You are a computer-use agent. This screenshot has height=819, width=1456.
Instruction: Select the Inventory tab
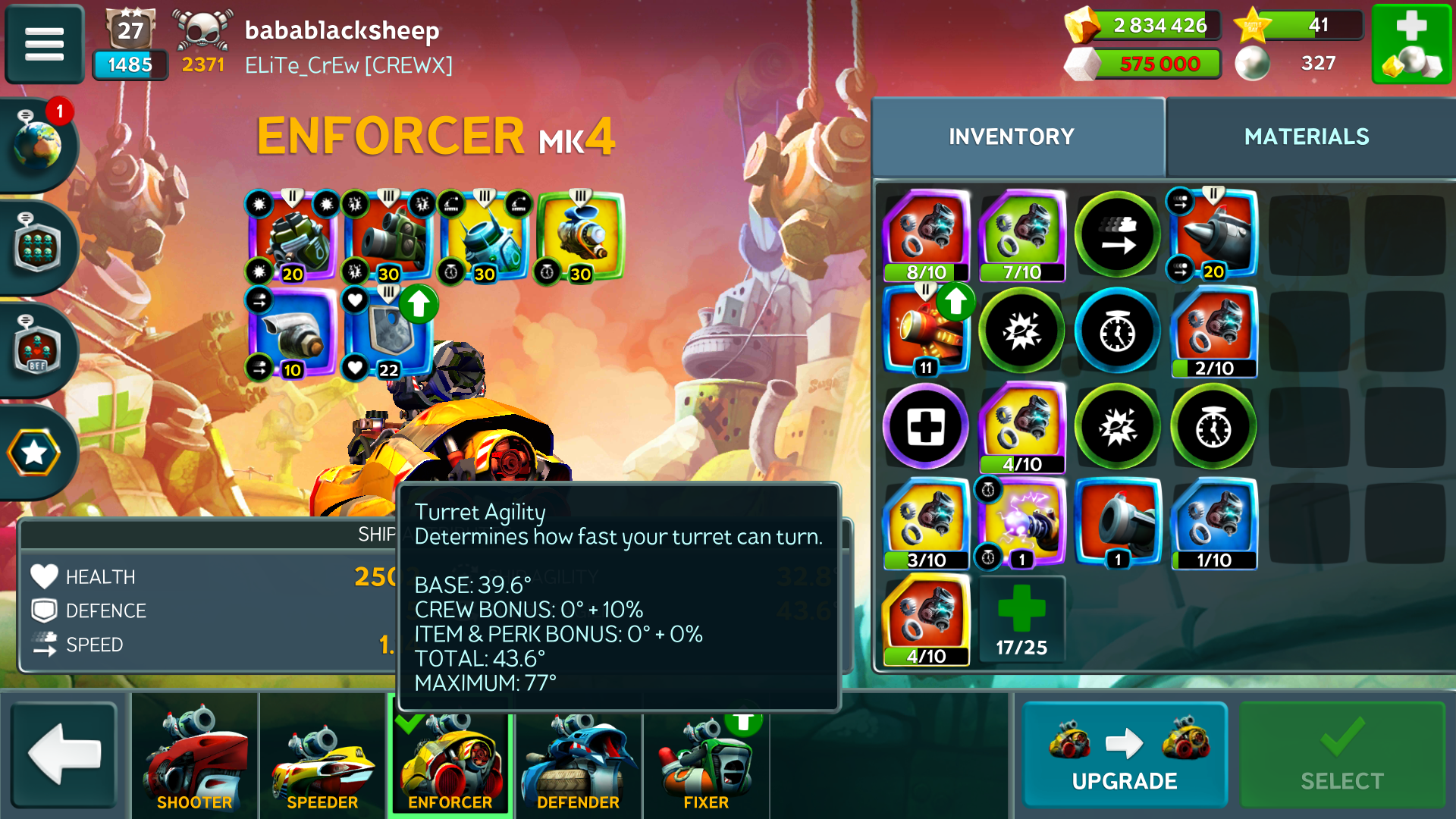(x=1011, y=136)
